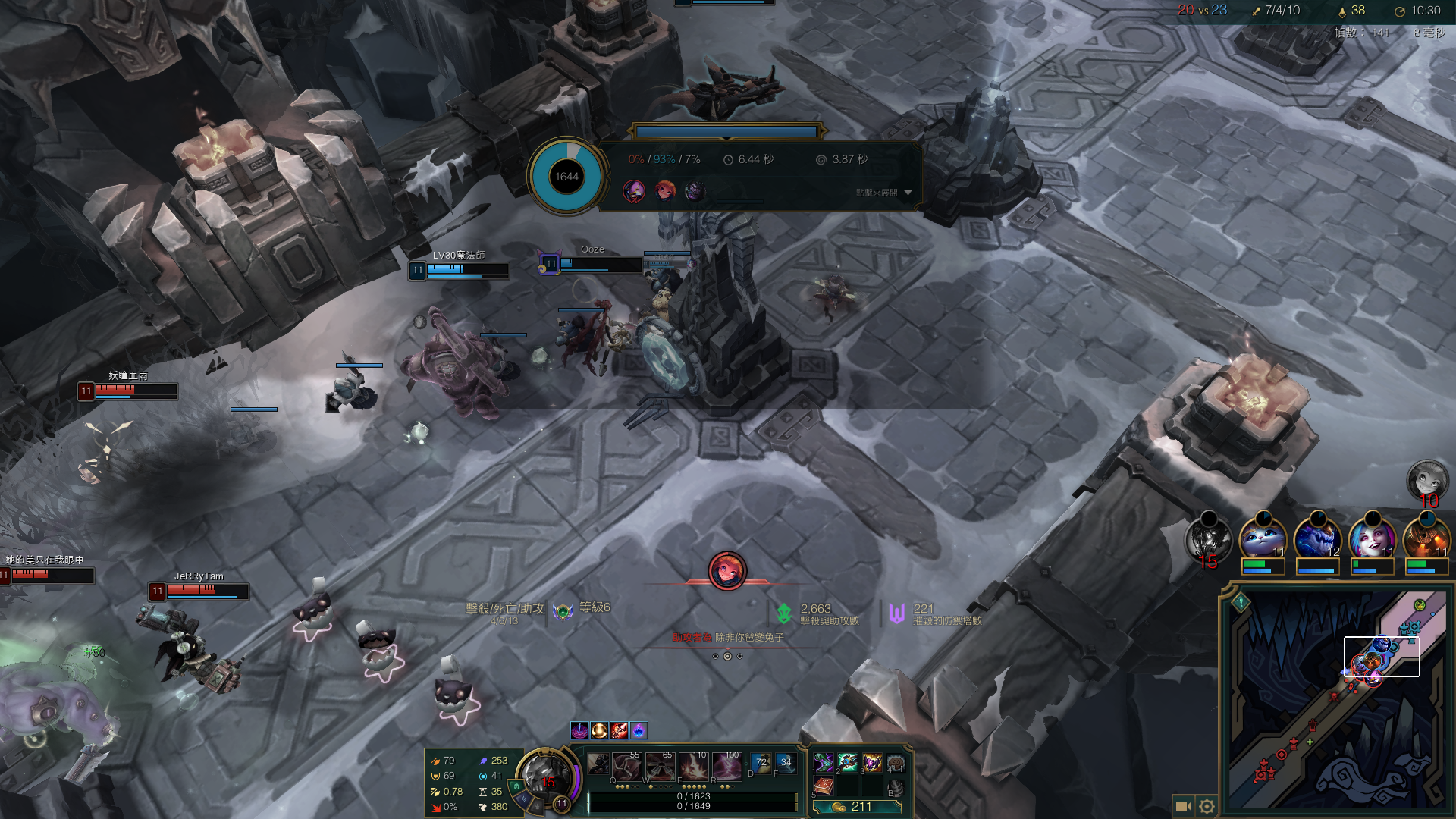Select the boots in item slot 1
Viewport: 1456px width, 819px height.
(824, 763)
